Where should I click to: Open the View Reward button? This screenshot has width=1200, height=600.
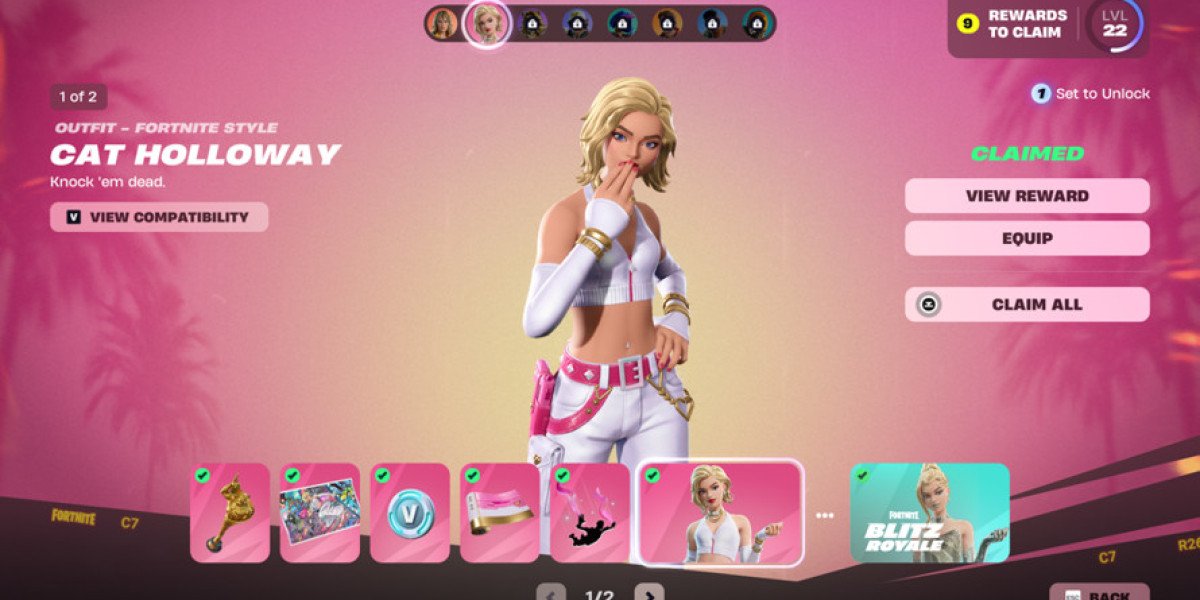(1027, 196)
